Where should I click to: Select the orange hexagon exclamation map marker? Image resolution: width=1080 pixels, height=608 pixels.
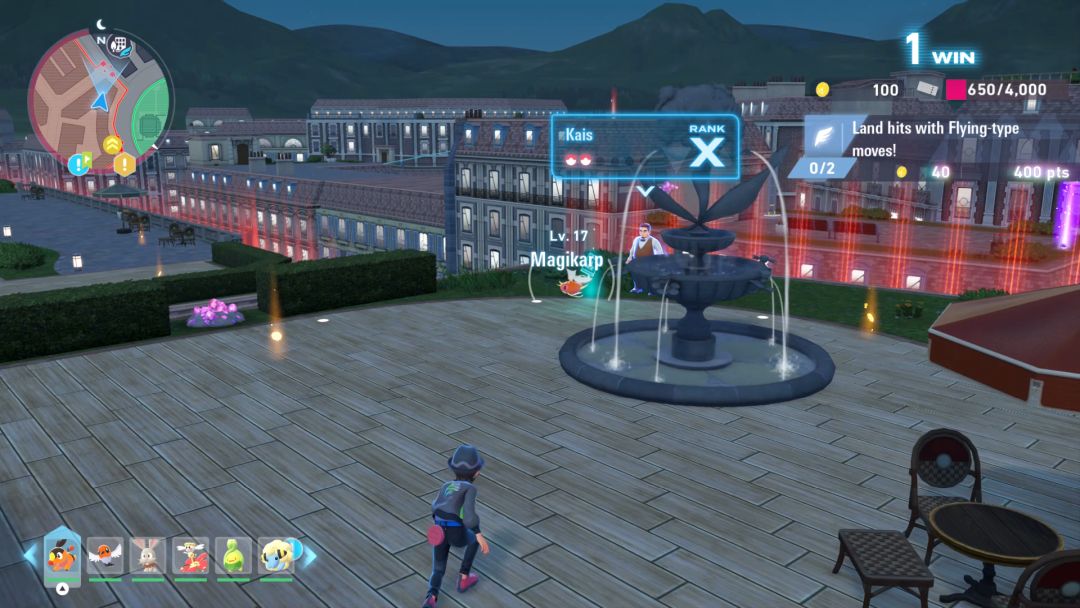coord(124,164)
